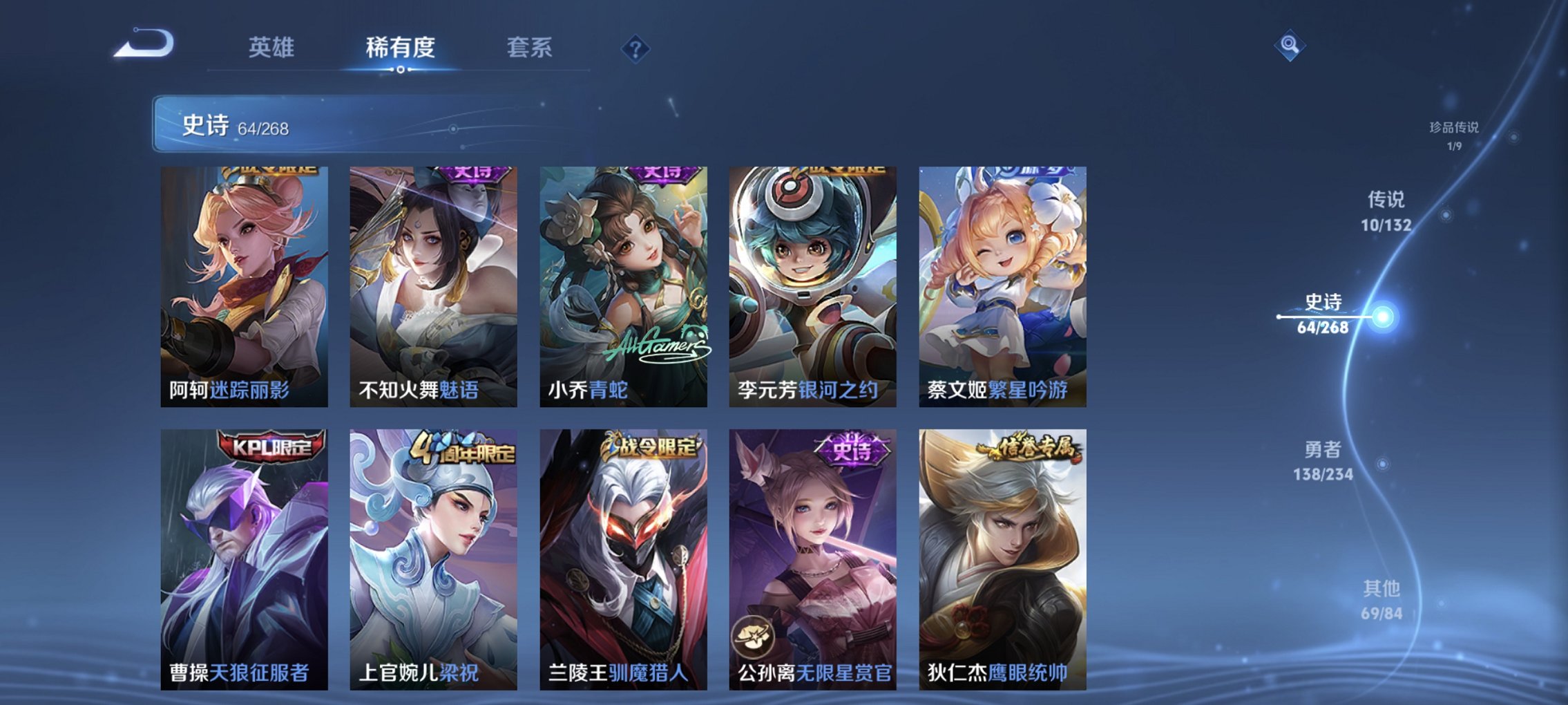Select the 稀有度 tab
Viewport: 1568px width, 705px height.
(401, 47)
